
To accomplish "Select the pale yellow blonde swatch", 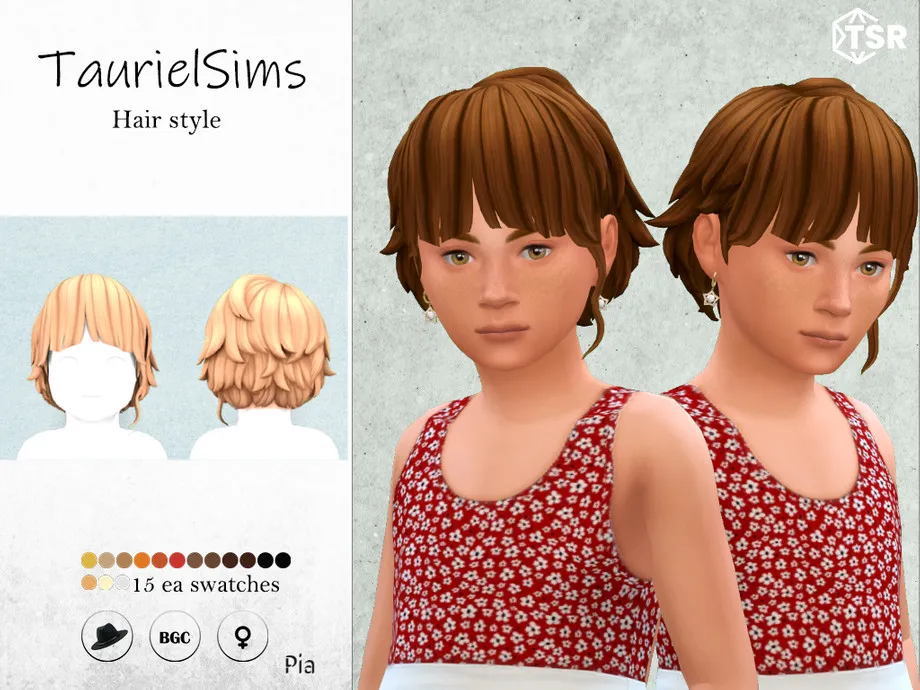I will 106,583.
